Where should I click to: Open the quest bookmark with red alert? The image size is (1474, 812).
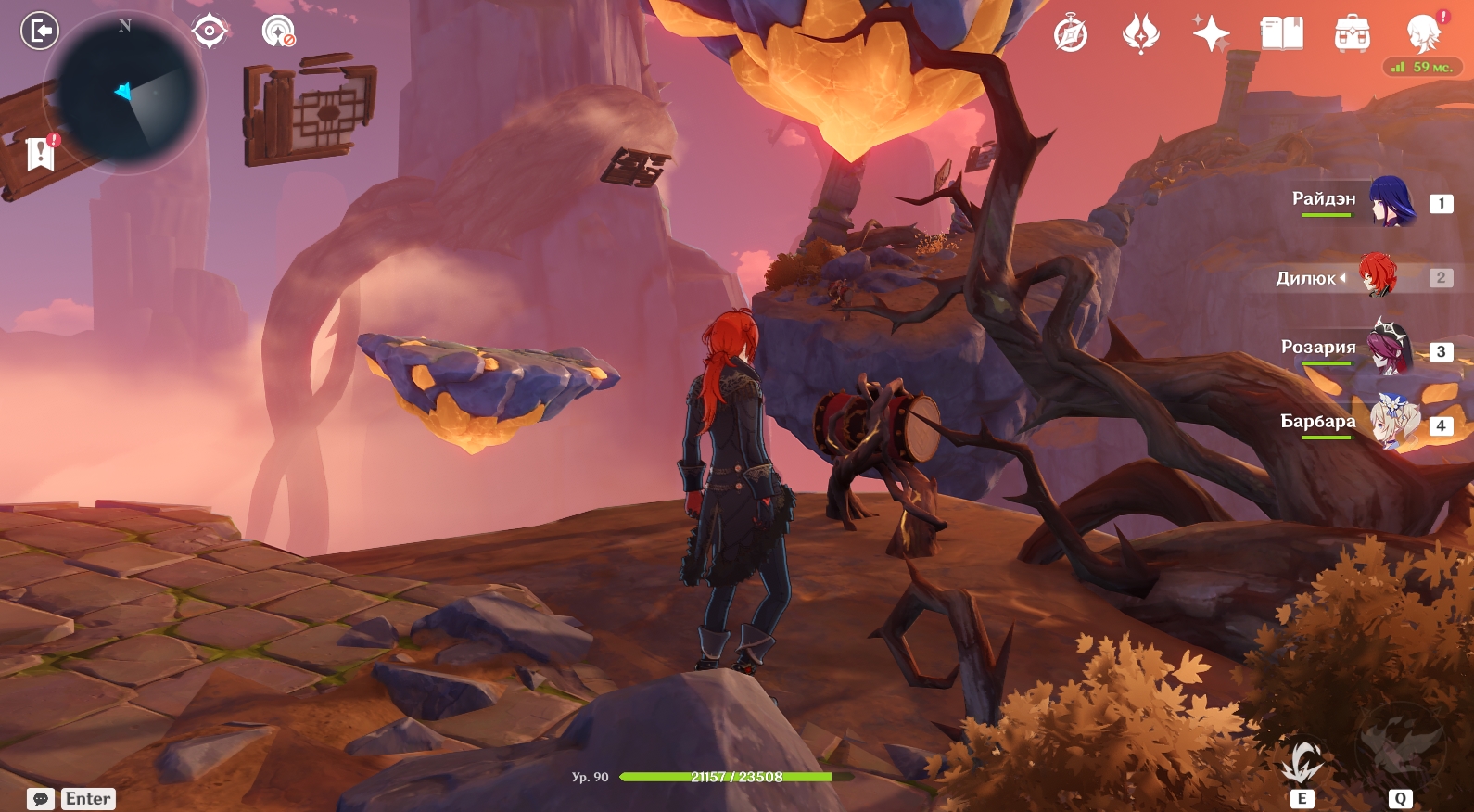(x=41, y=153)
